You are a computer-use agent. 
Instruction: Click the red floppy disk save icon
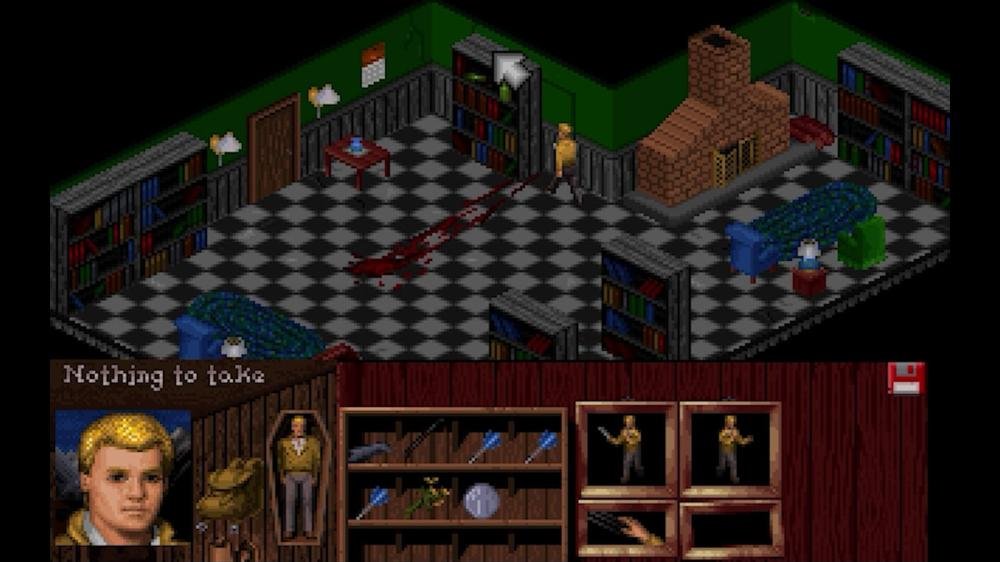[x=906, y=378]
